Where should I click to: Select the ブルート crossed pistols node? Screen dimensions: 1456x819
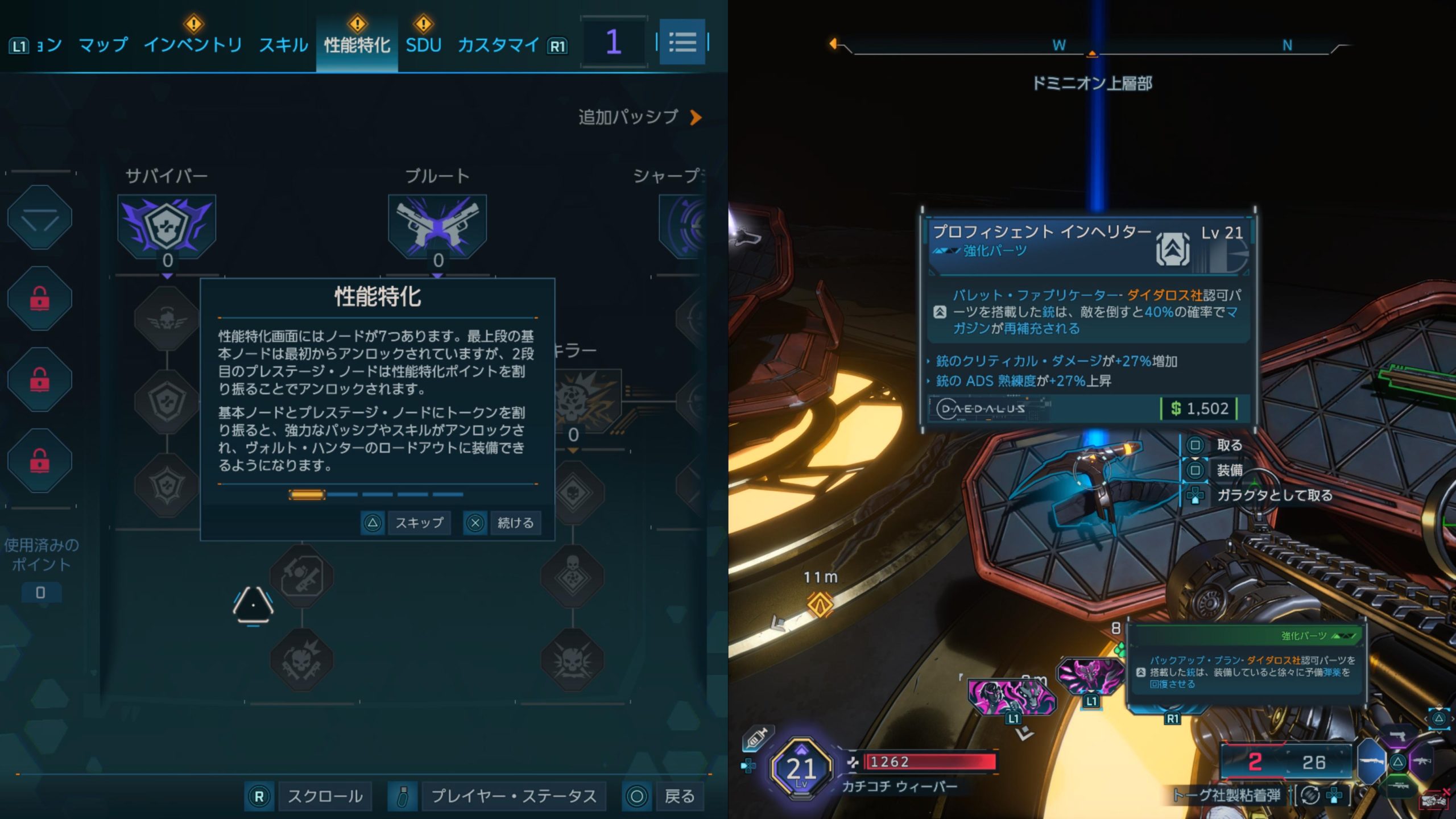(437, 226)
